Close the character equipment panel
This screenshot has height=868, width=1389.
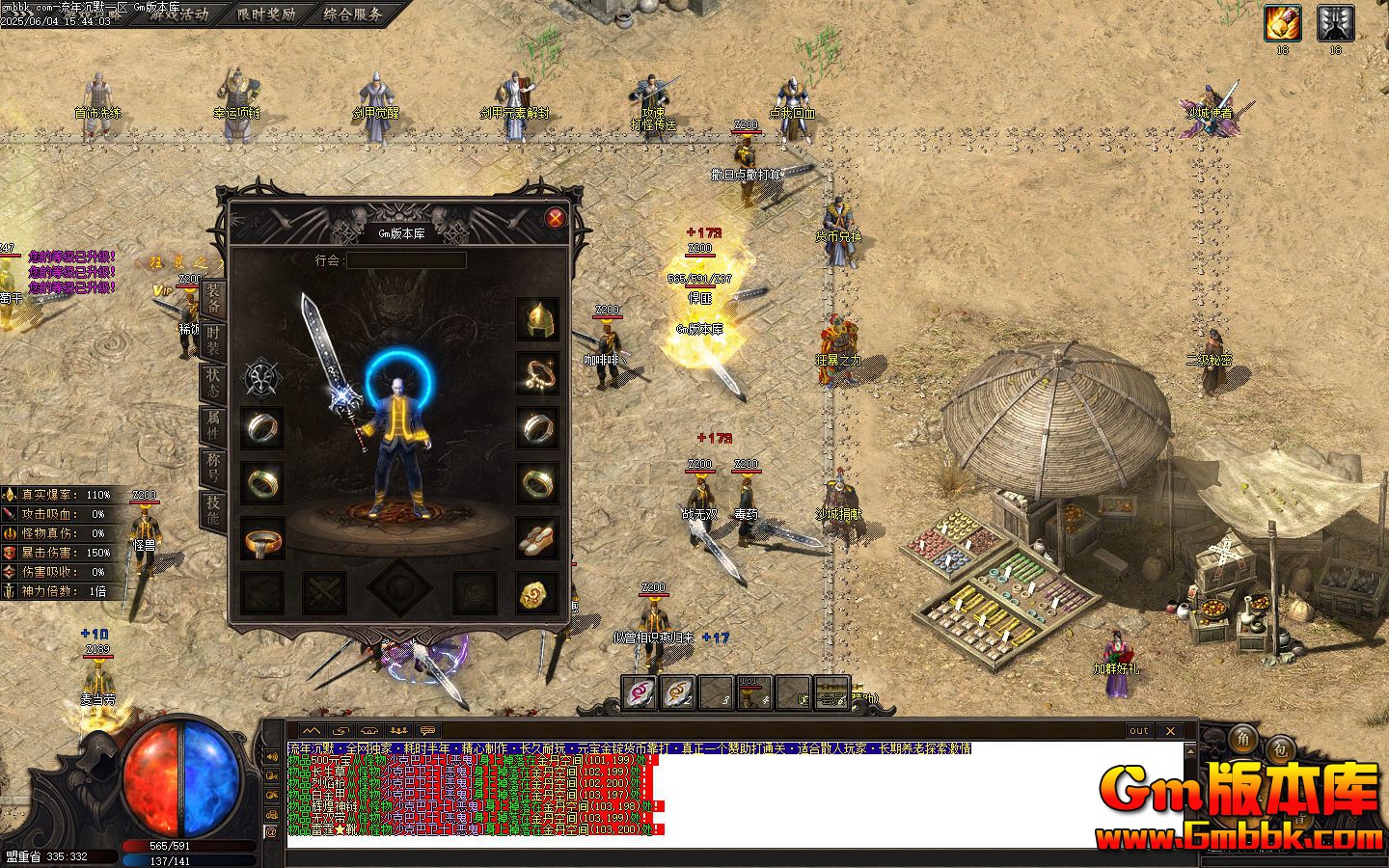[556, 218]
